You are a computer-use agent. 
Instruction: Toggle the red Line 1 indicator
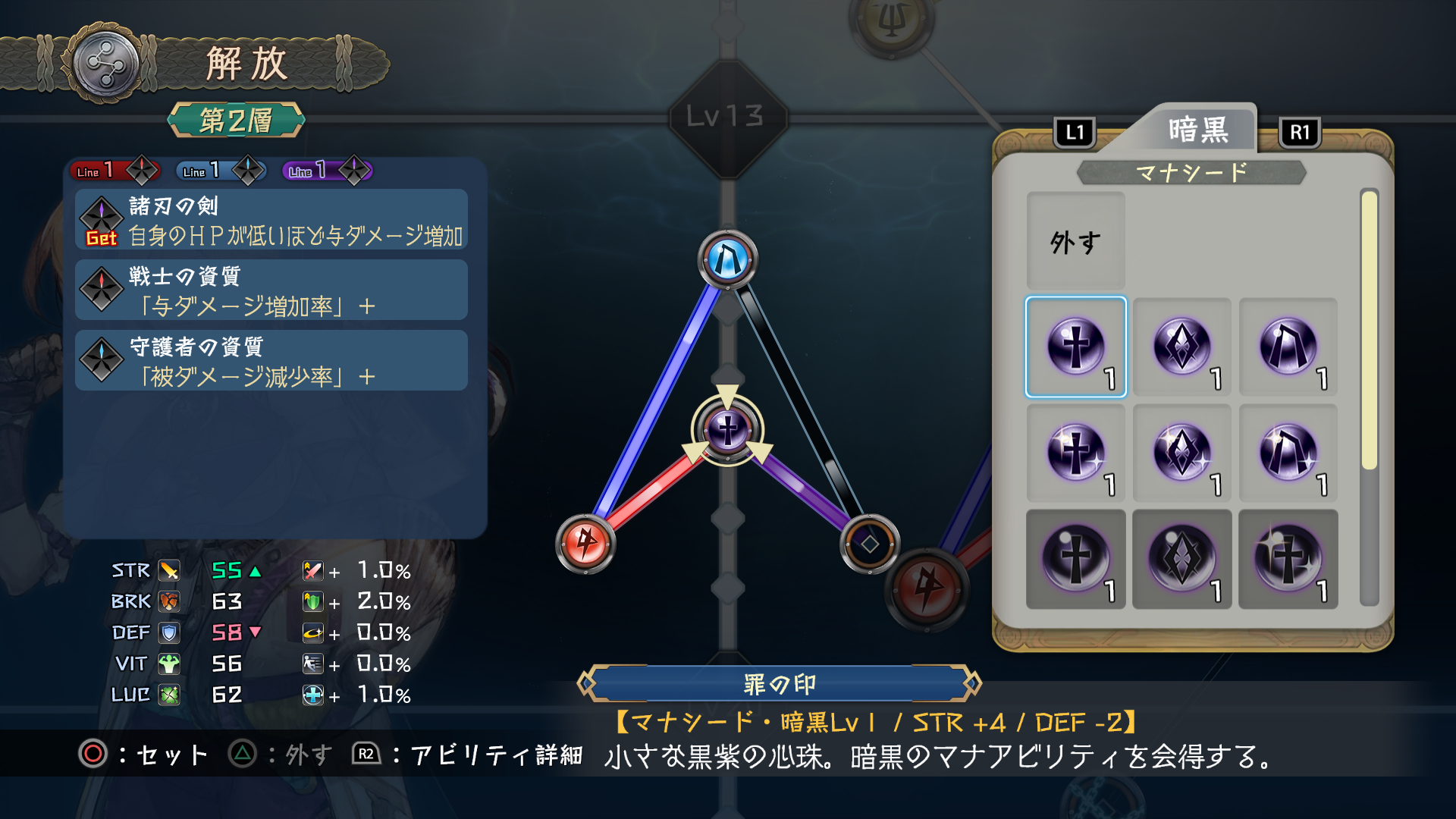(114, 171)
